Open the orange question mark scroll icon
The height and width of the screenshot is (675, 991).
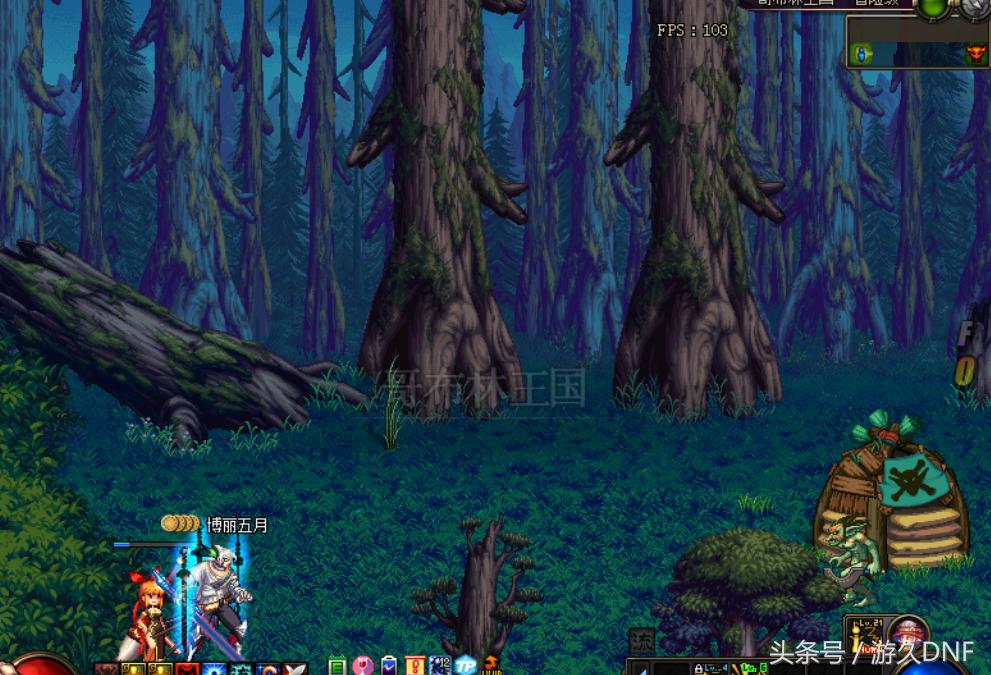[415, 665]
